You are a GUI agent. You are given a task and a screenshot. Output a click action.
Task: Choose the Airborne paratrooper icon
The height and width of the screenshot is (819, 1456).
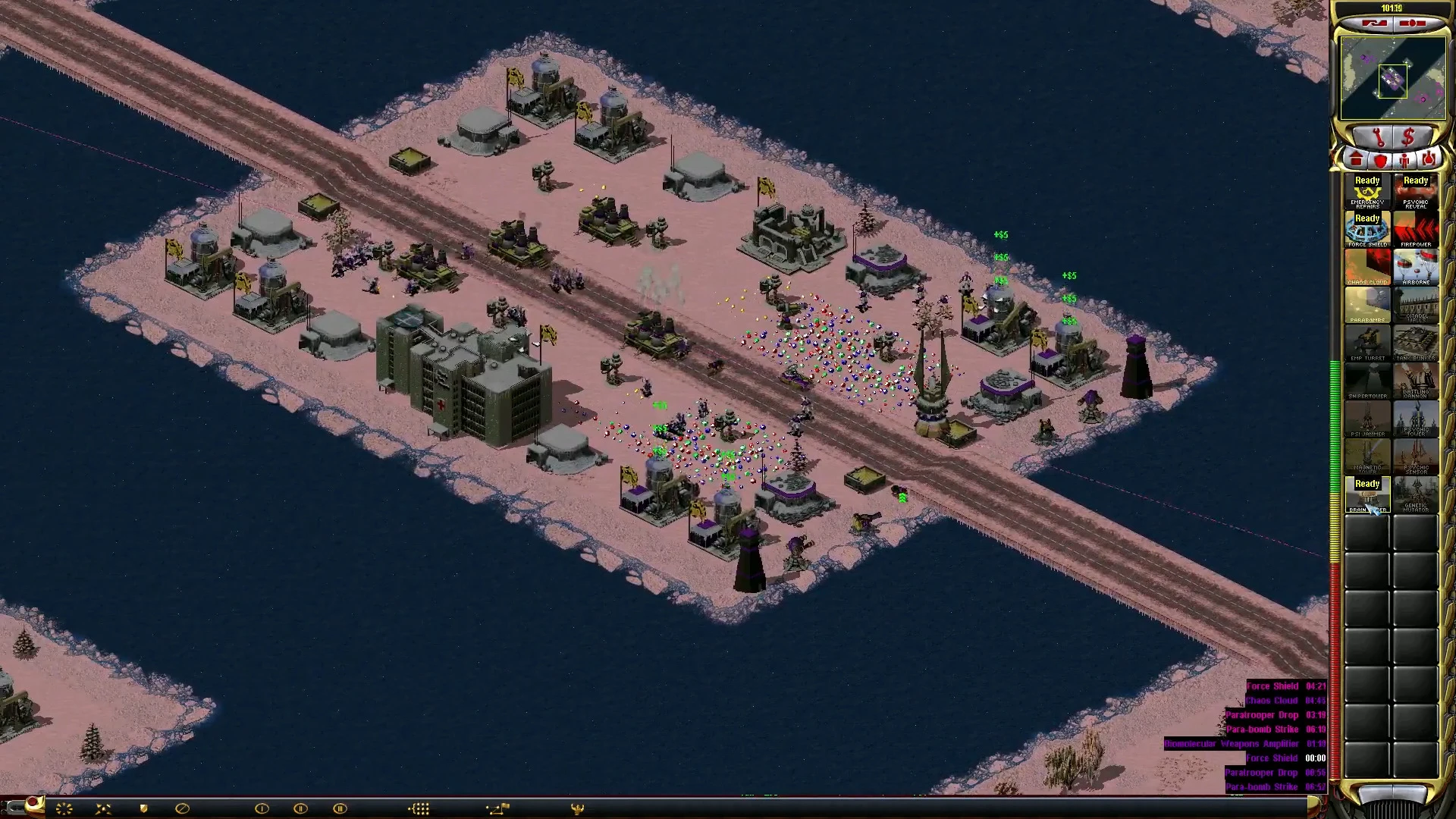[1415, 268]
